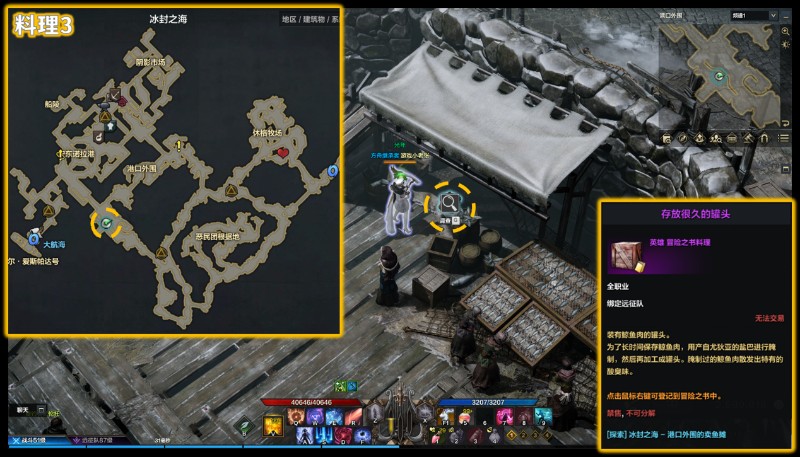Open the minimap in the top-right corner

(718, 75)
